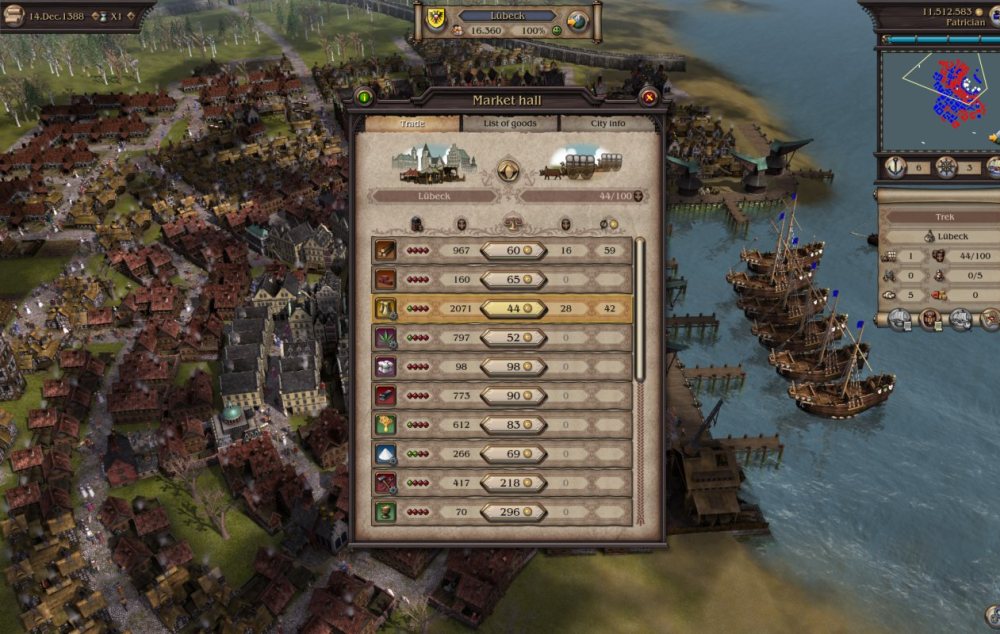The height and width of the screenshot is (634, 1000).
Task: Click the 90 gold price button
Action: (513, 396)
